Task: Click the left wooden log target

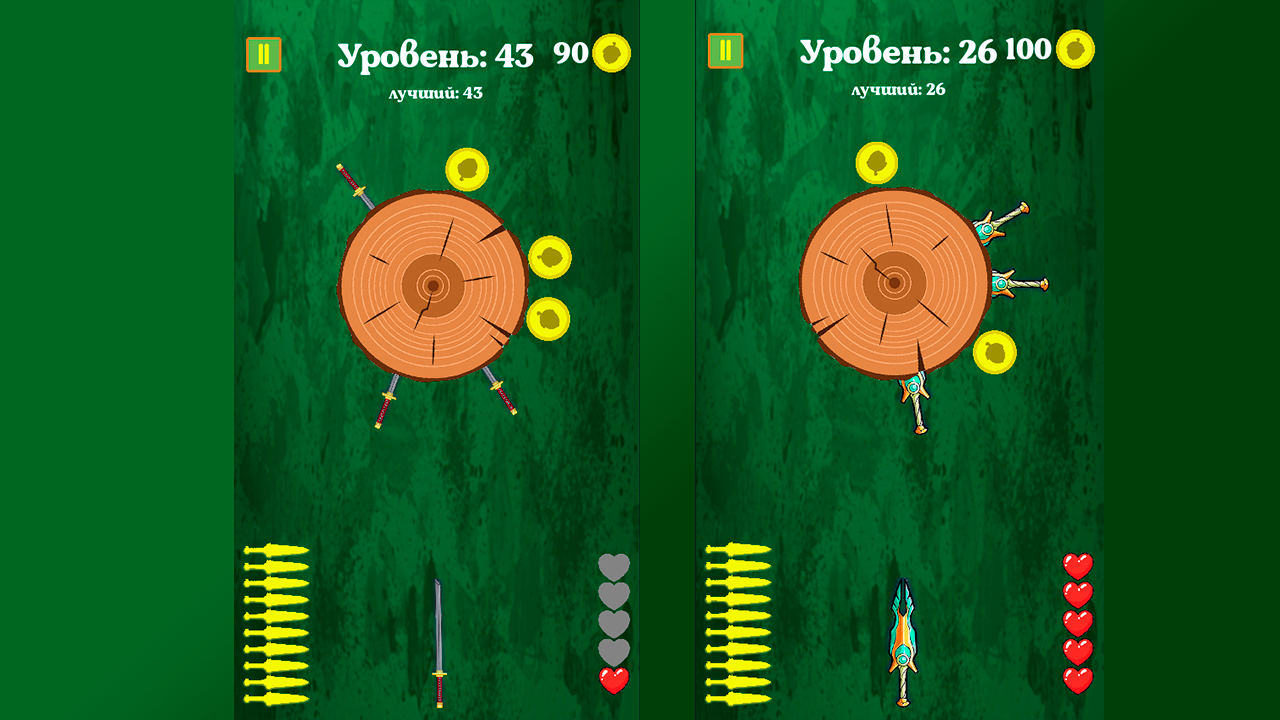Action: 432,287
